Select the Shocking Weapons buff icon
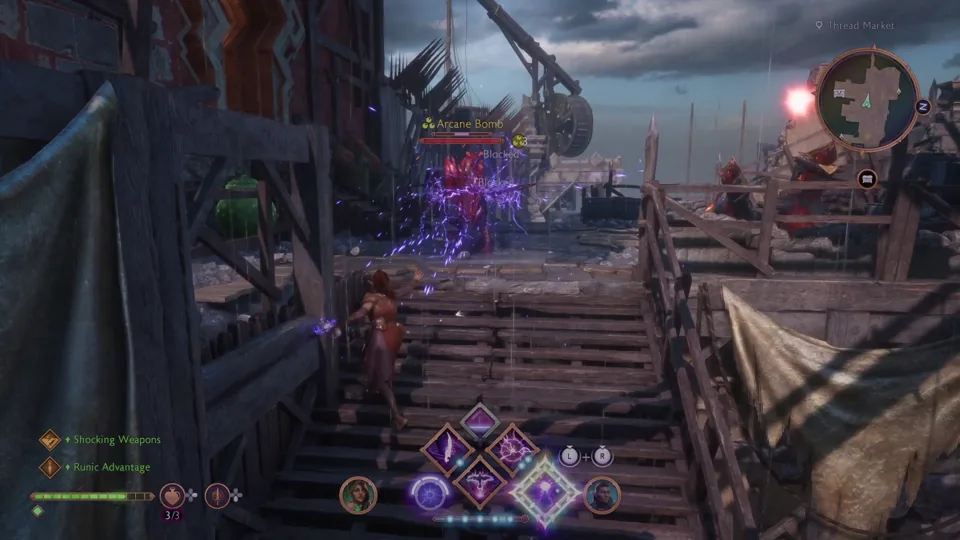The width and height of the screenshot is (960, 540). (x=50, y=439)
